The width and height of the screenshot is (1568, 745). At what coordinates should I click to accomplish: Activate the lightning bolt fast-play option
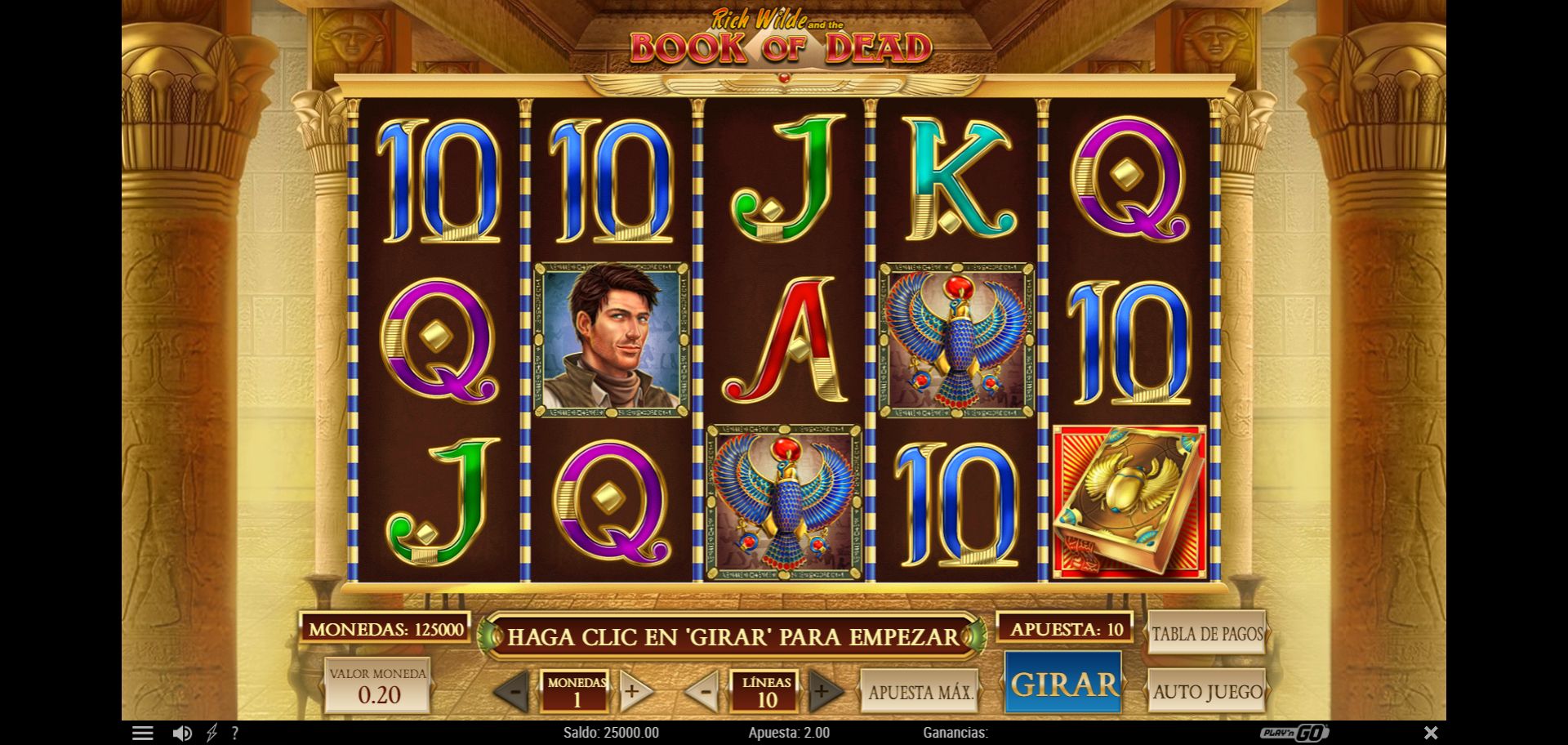pos(212,733)
